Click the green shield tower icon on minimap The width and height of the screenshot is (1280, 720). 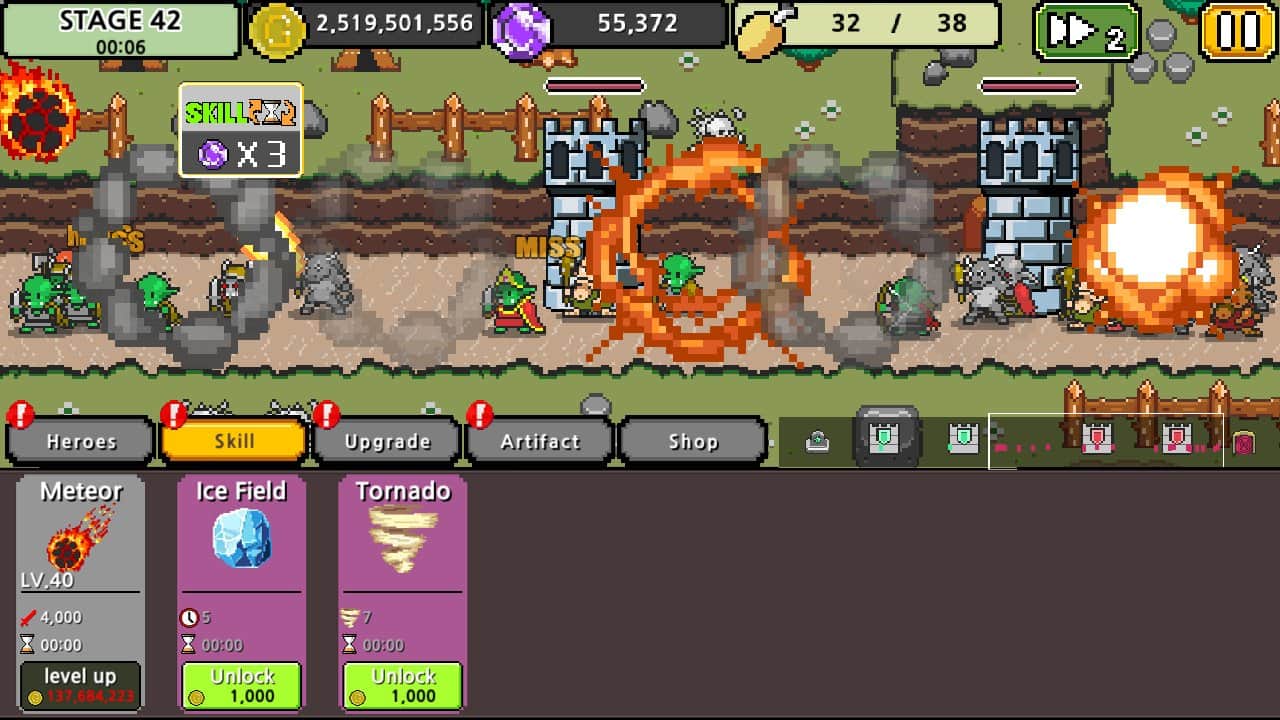tap(886, 440)
